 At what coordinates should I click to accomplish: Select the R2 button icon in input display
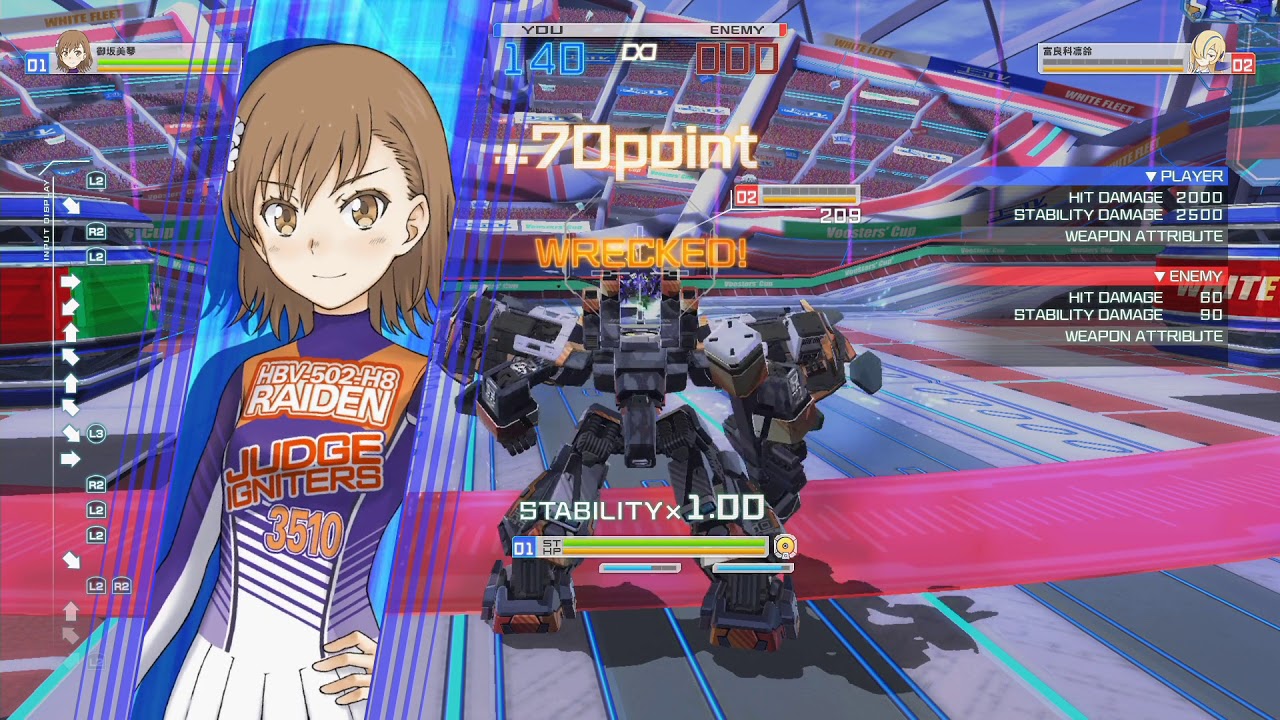98,232
